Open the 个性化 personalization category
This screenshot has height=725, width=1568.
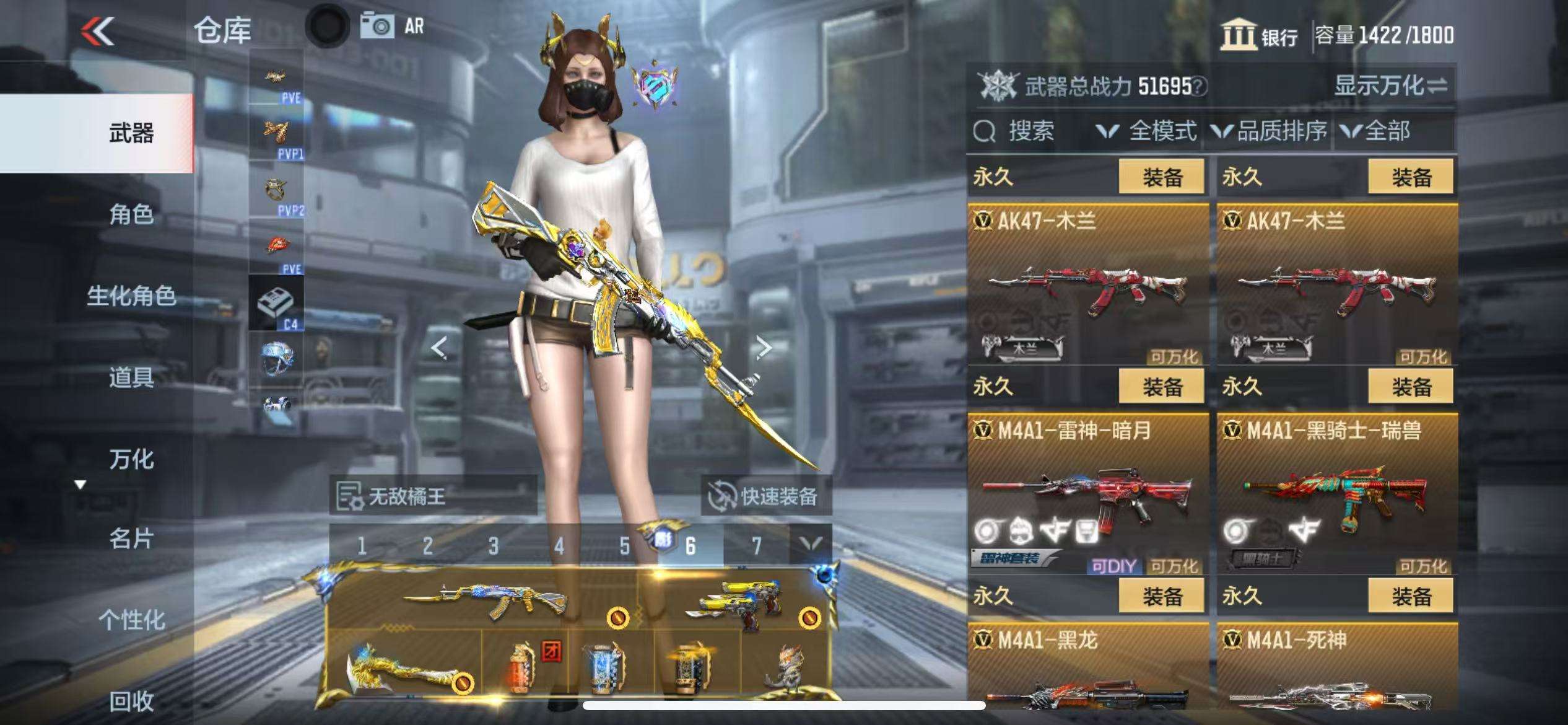tap(131, 620)
